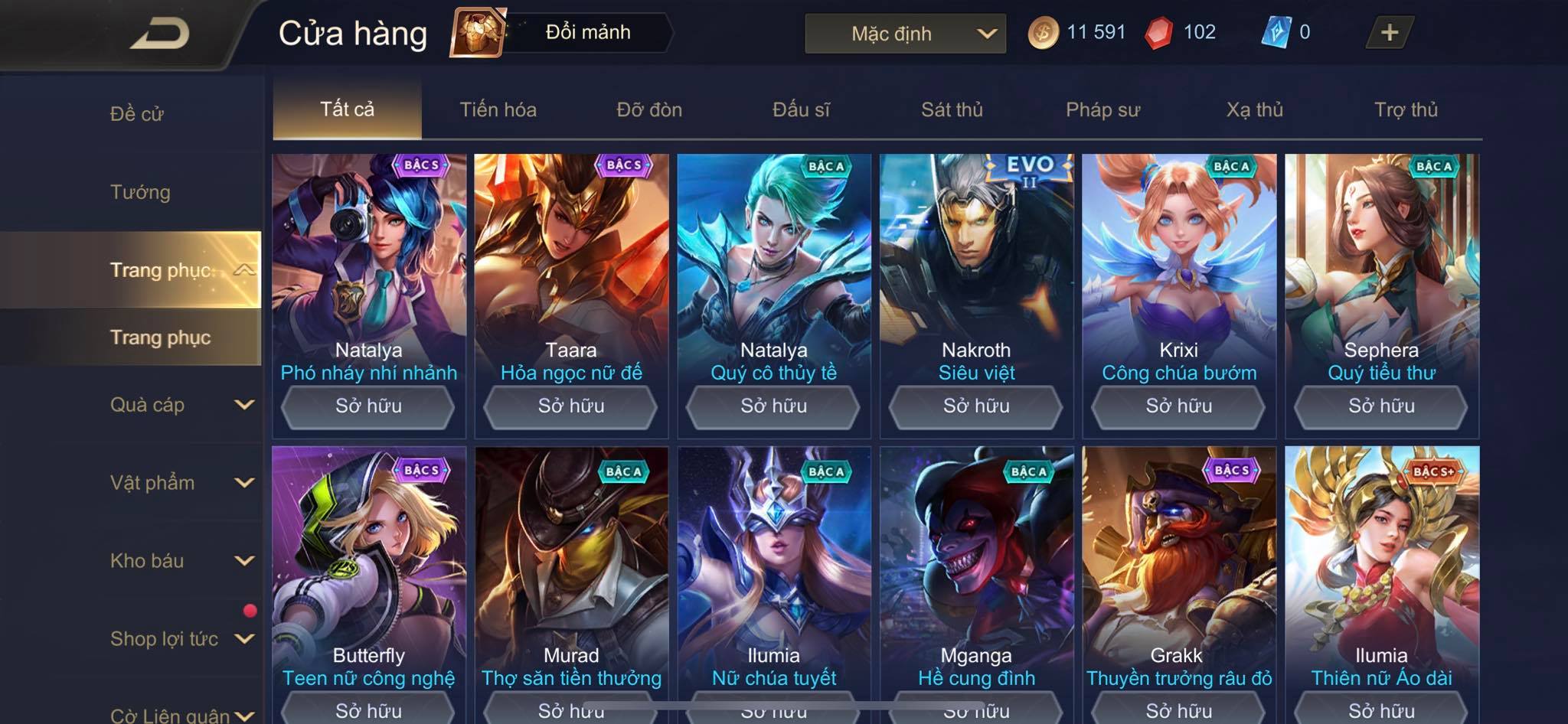Image resolution: width=1568 pixels, height=724 pixels.
Task: Filter by Pháp sư tab
Action: click(1102, 109)
